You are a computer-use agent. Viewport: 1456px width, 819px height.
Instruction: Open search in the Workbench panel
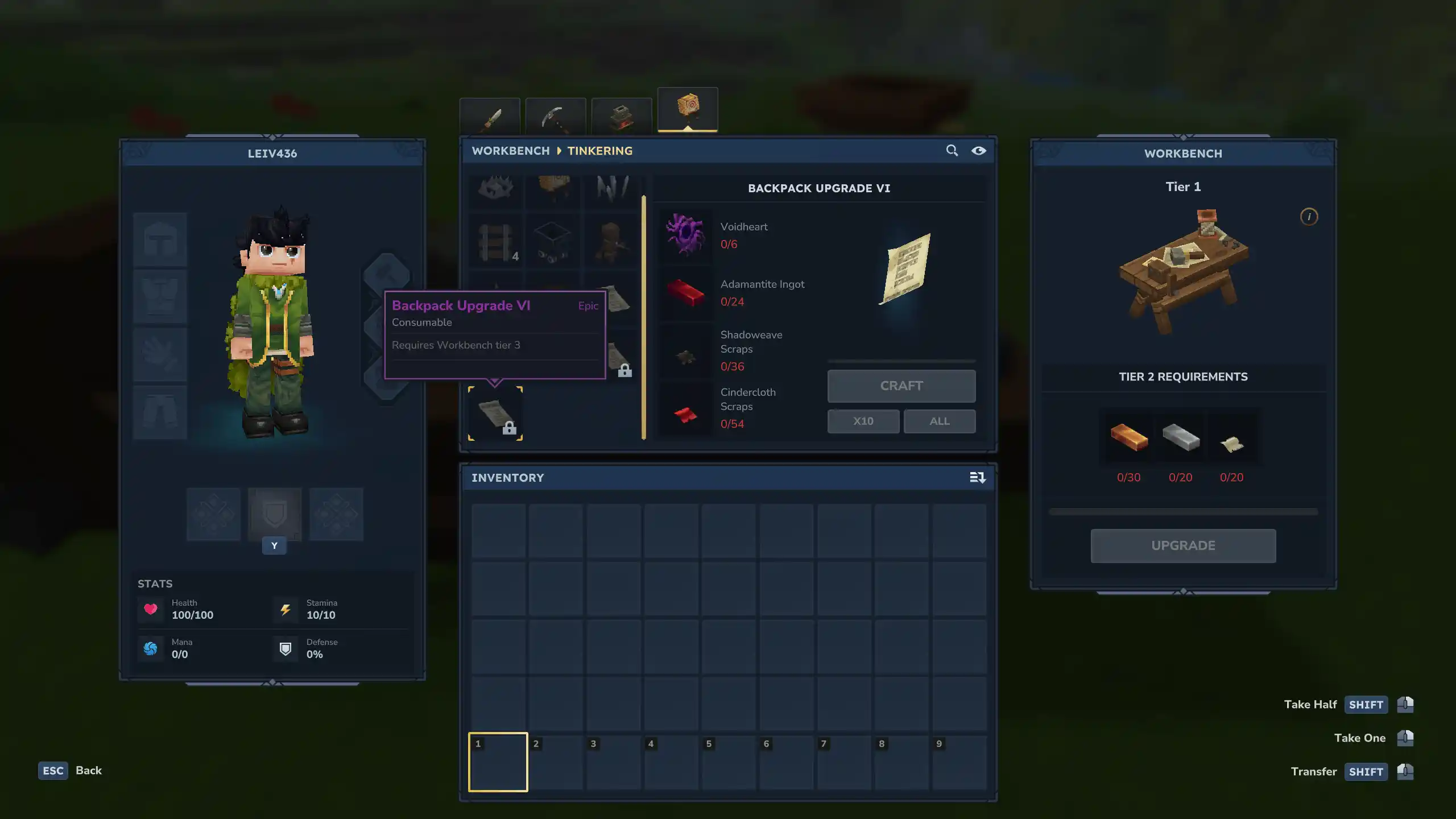pyautogui.click(x=952, y=151)
